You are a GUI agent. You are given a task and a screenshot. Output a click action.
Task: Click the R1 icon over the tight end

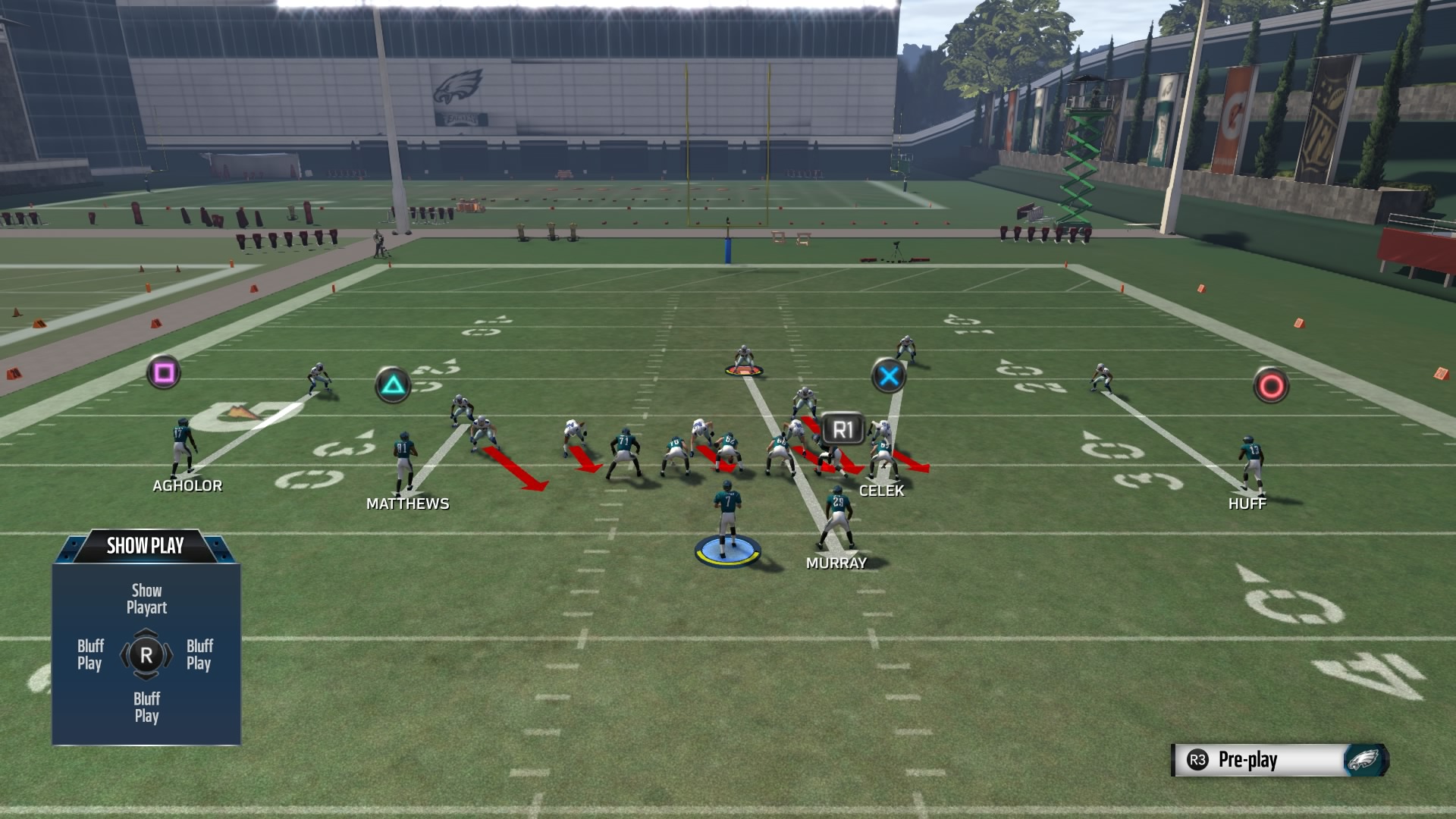tap(843, 426)
